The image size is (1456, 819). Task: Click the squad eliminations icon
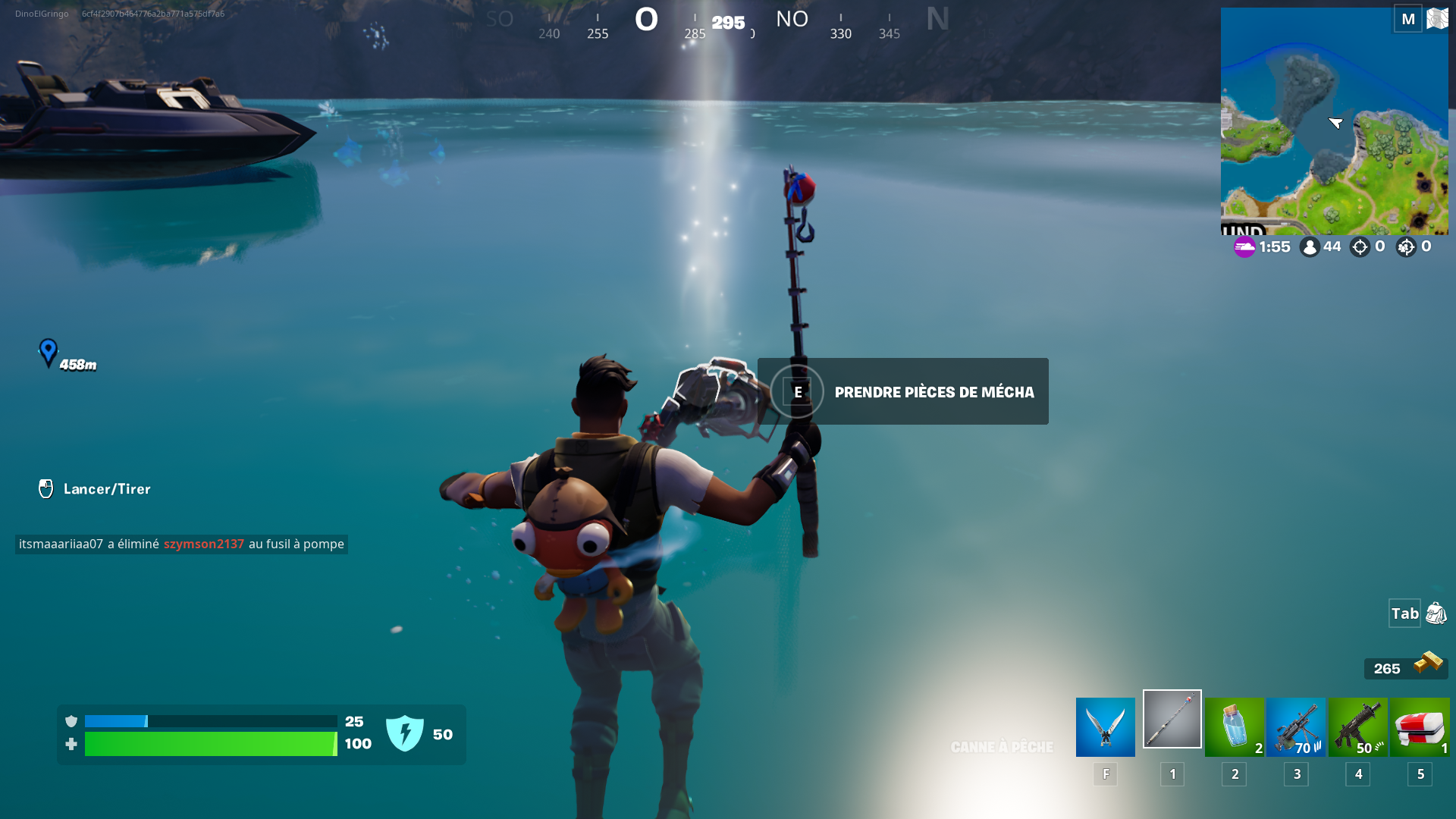coord(1407,246)
